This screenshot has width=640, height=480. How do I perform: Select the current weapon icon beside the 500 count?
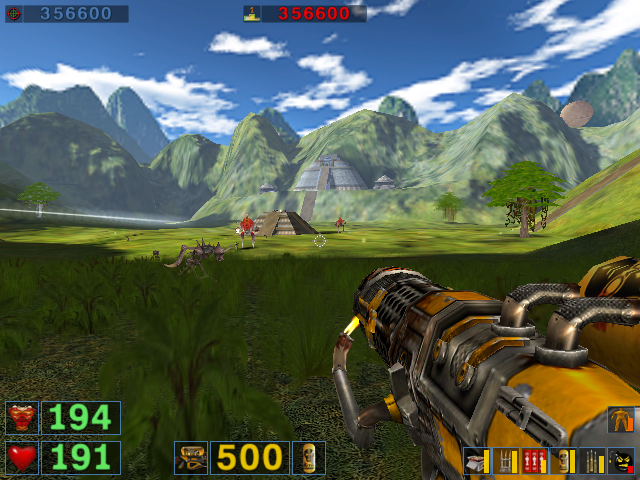click(190, 457)
